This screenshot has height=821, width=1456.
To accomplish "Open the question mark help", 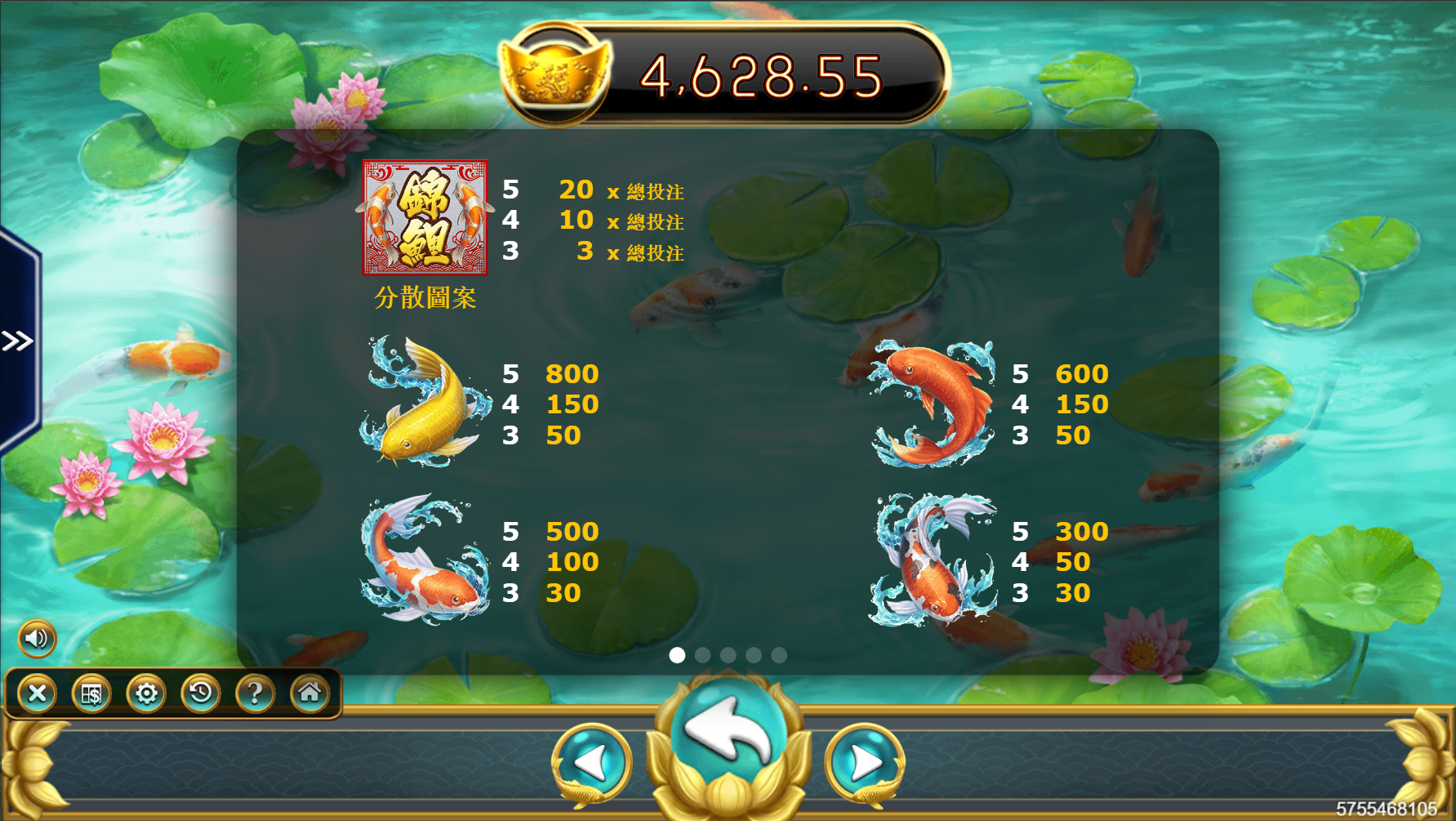I will point(255,694).
